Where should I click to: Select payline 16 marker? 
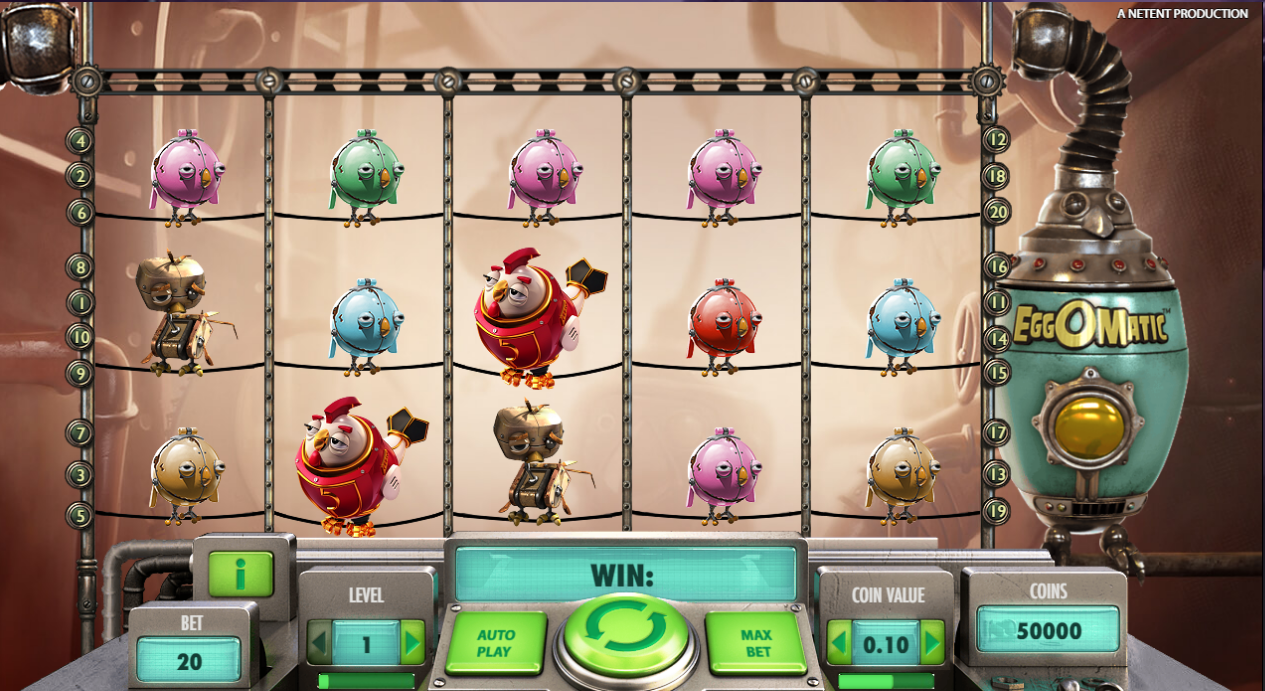[x=997, y=266]
